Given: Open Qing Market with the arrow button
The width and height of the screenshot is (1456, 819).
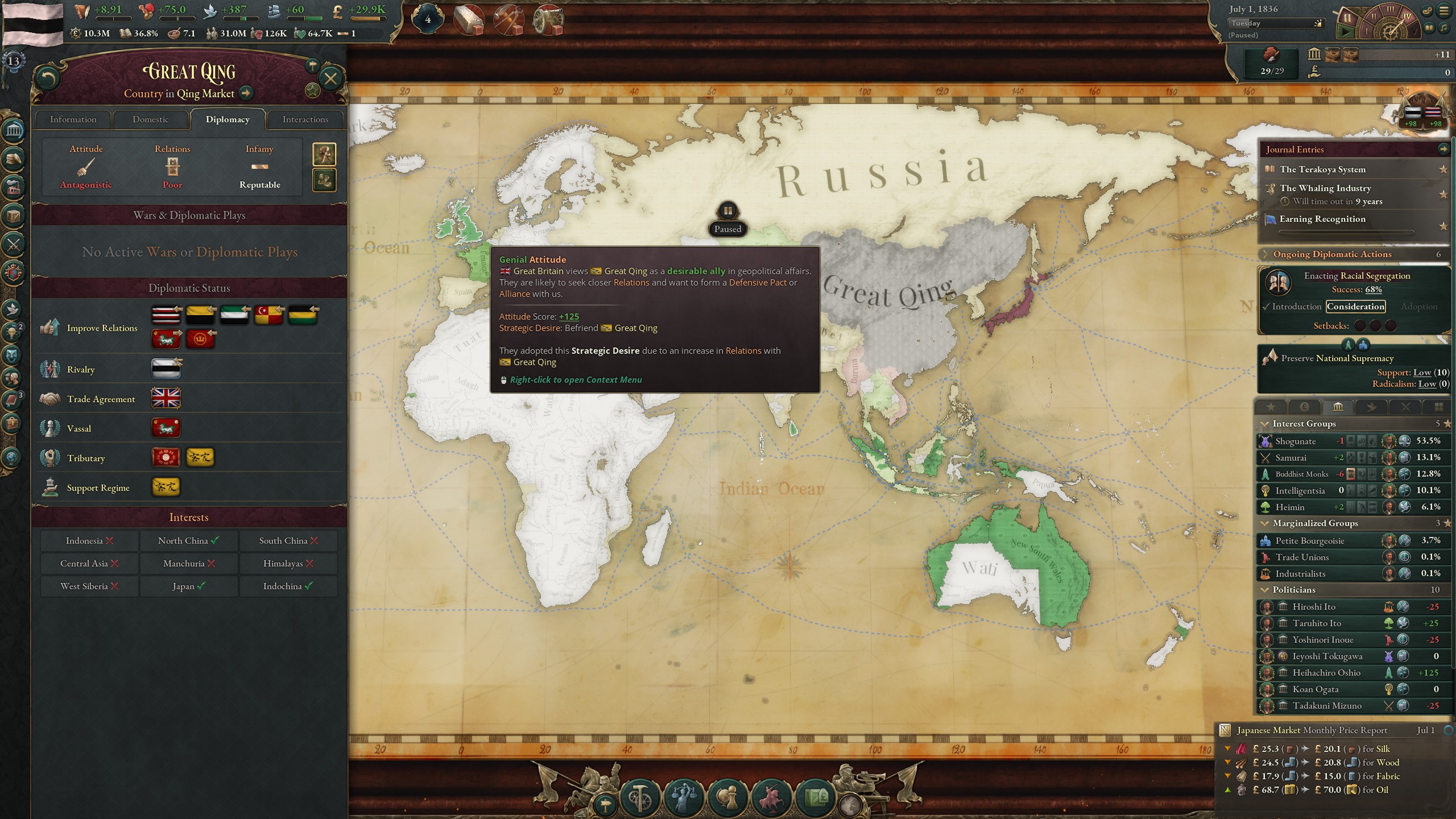Looking at the screenshot, I should [x=246, y=94].
